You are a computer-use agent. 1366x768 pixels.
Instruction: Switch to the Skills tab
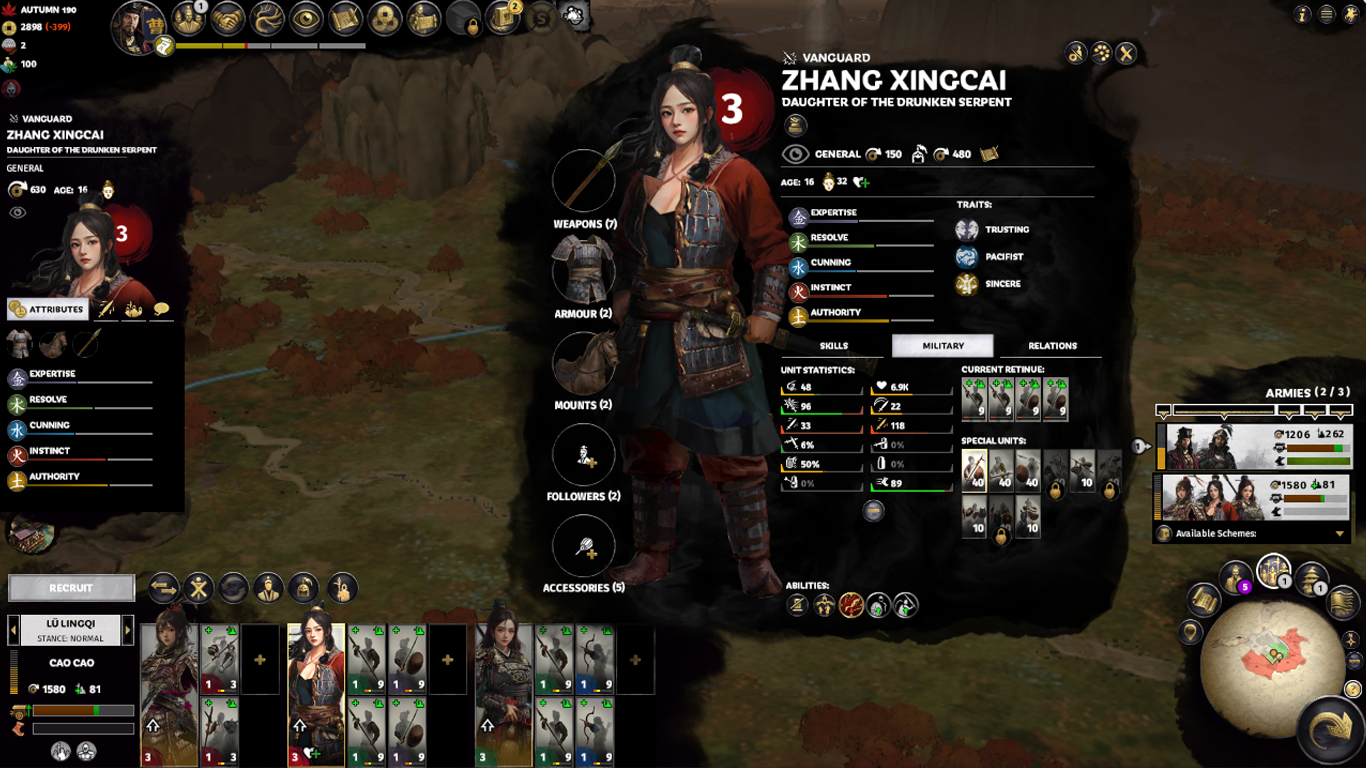click(834, 346)
